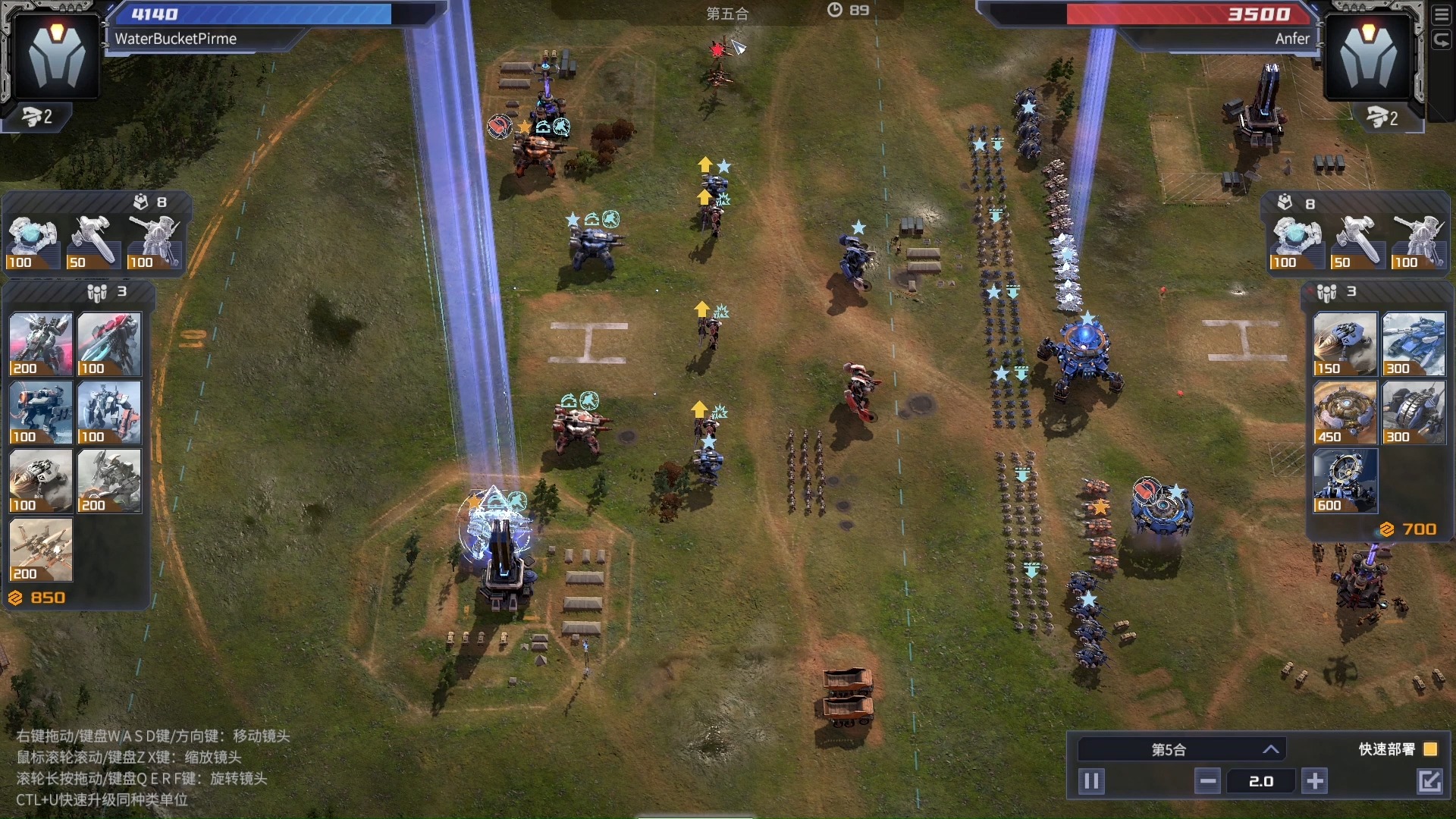Increase playback speed with the plus button
This screenshot has width=1456, height=819.
point(1315,781)
